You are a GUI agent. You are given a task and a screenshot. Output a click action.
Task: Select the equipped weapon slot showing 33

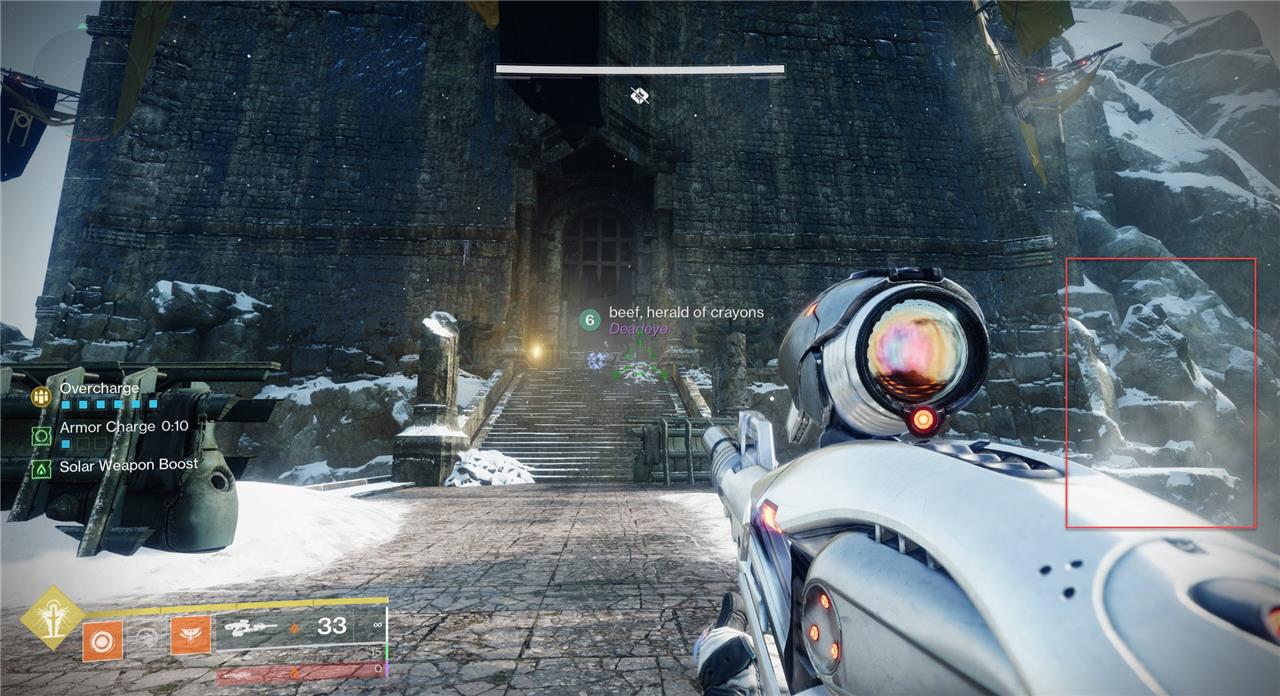pos(300,627)
